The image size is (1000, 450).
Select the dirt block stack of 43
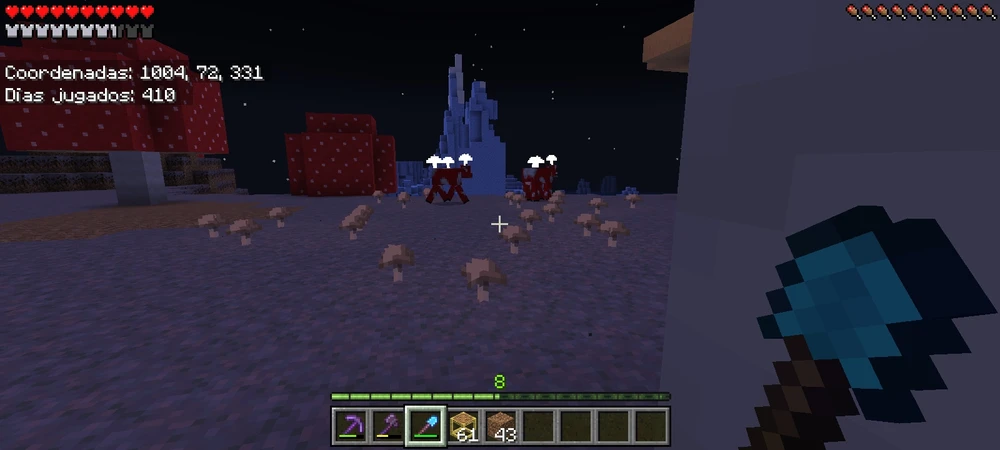pyautogui.click(x=500, y=427)
